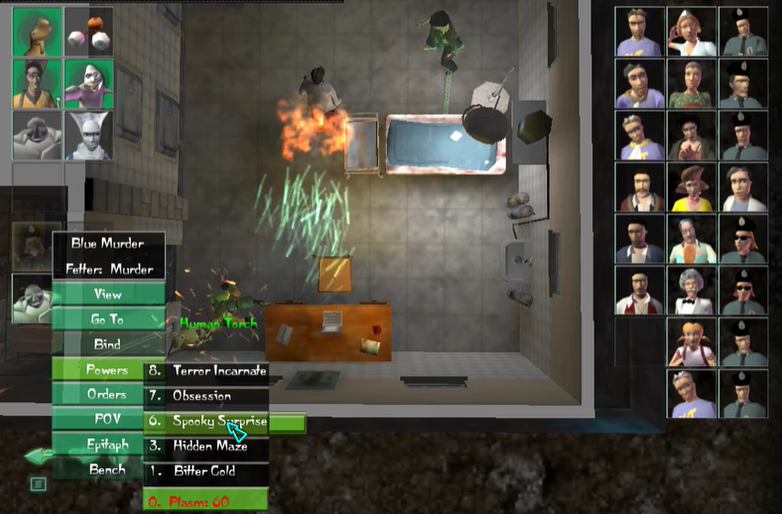782x514 pixels.
Task: Switch to the ghost's POV
Action: point(108,419)
